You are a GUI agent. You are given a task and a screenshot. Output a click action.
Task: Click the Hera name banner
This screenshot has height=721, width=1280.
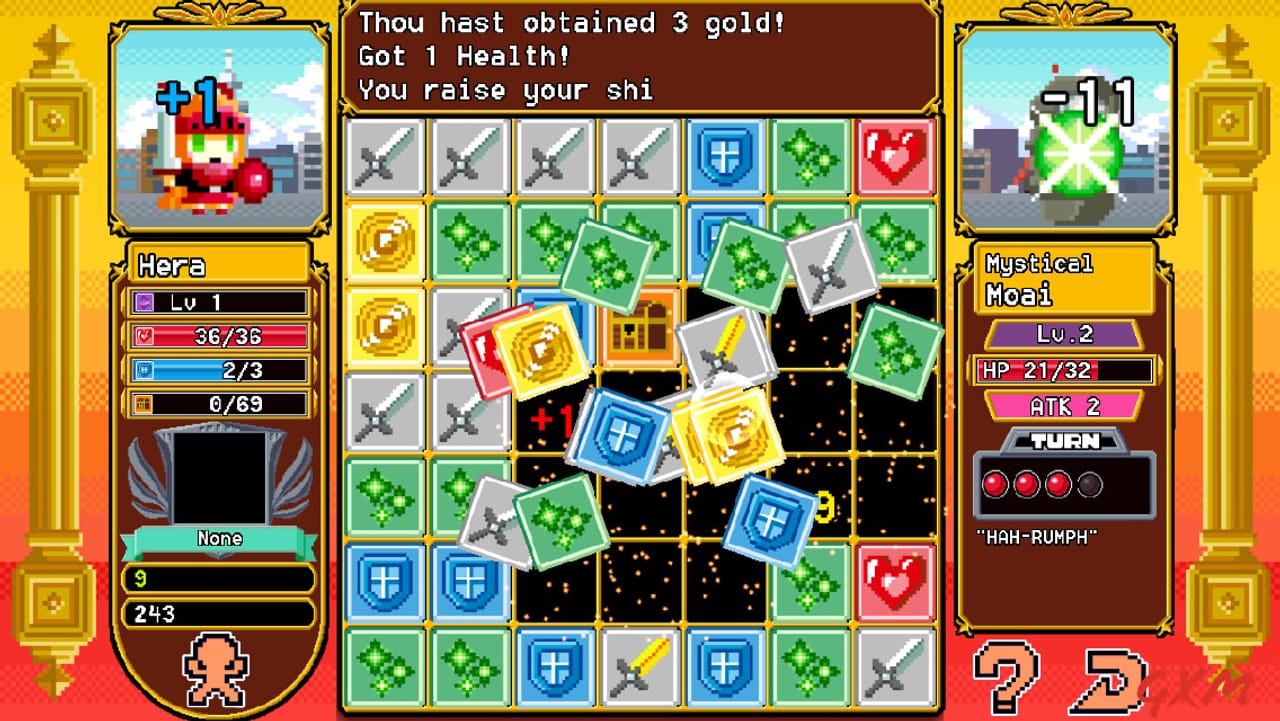(217, 265)
